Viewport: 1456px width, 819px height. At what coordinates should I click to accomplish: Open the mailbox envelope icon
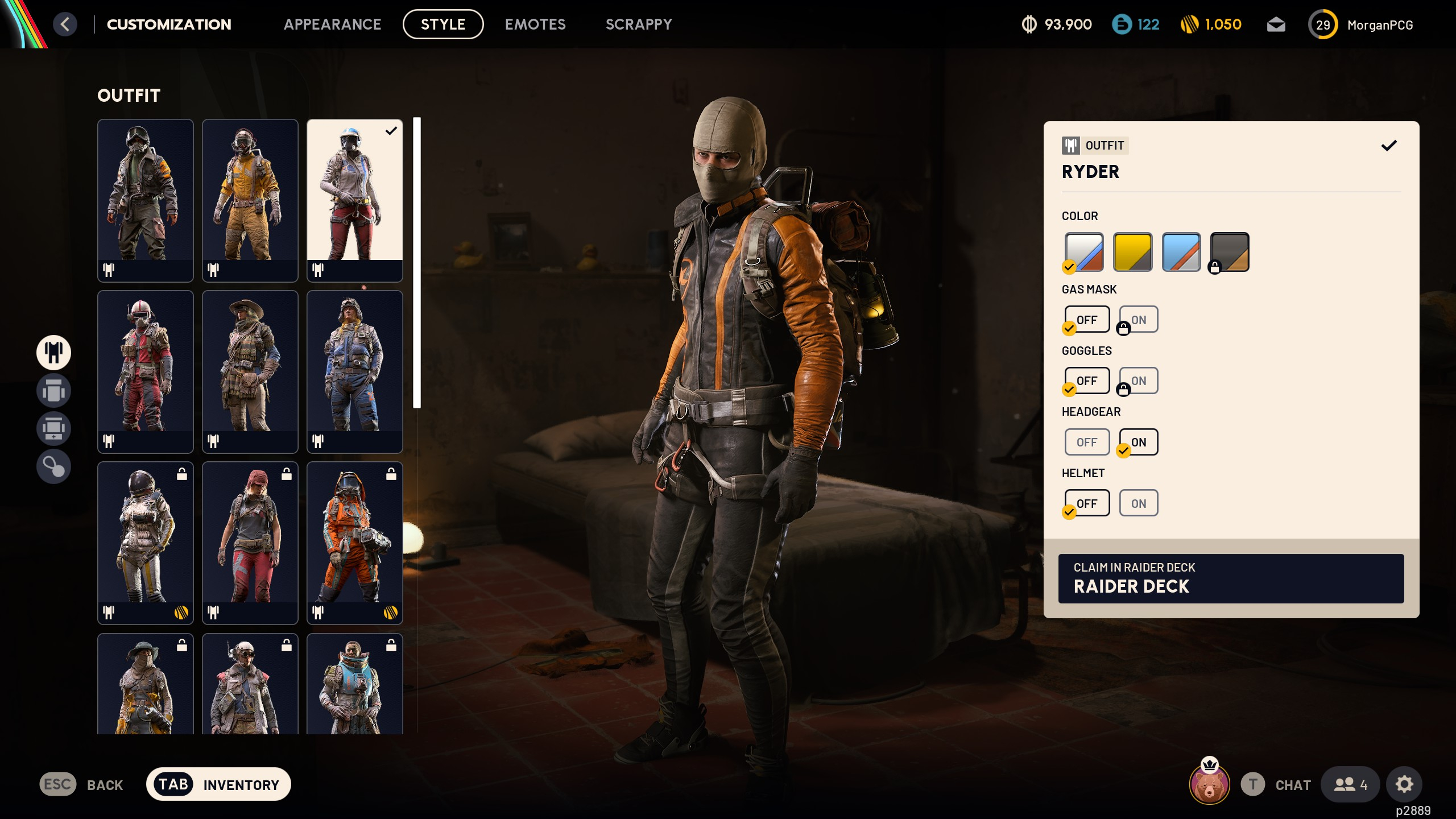click(x=1276, y=24)
